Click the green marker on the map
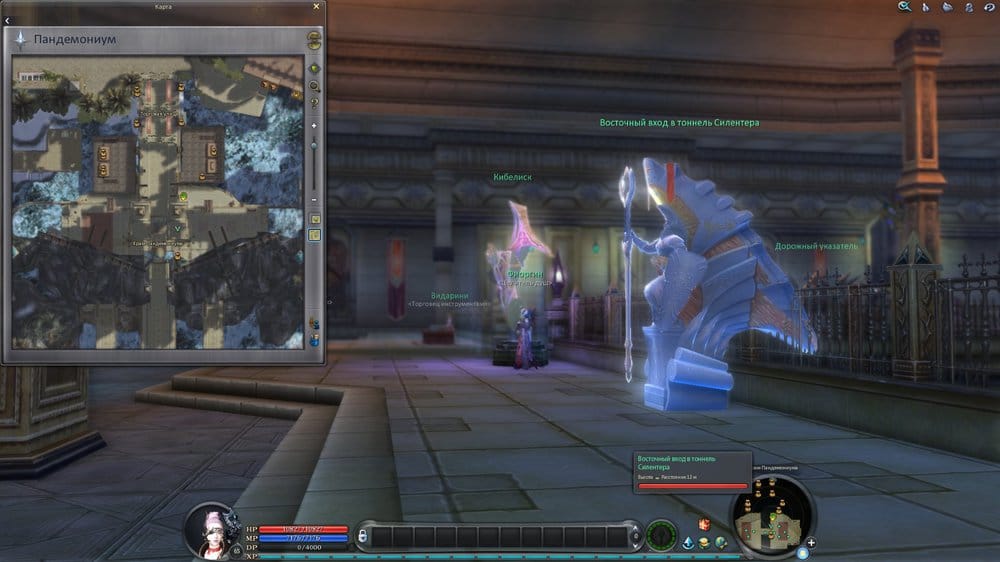The image size is (1000, 562). (184, 196)
